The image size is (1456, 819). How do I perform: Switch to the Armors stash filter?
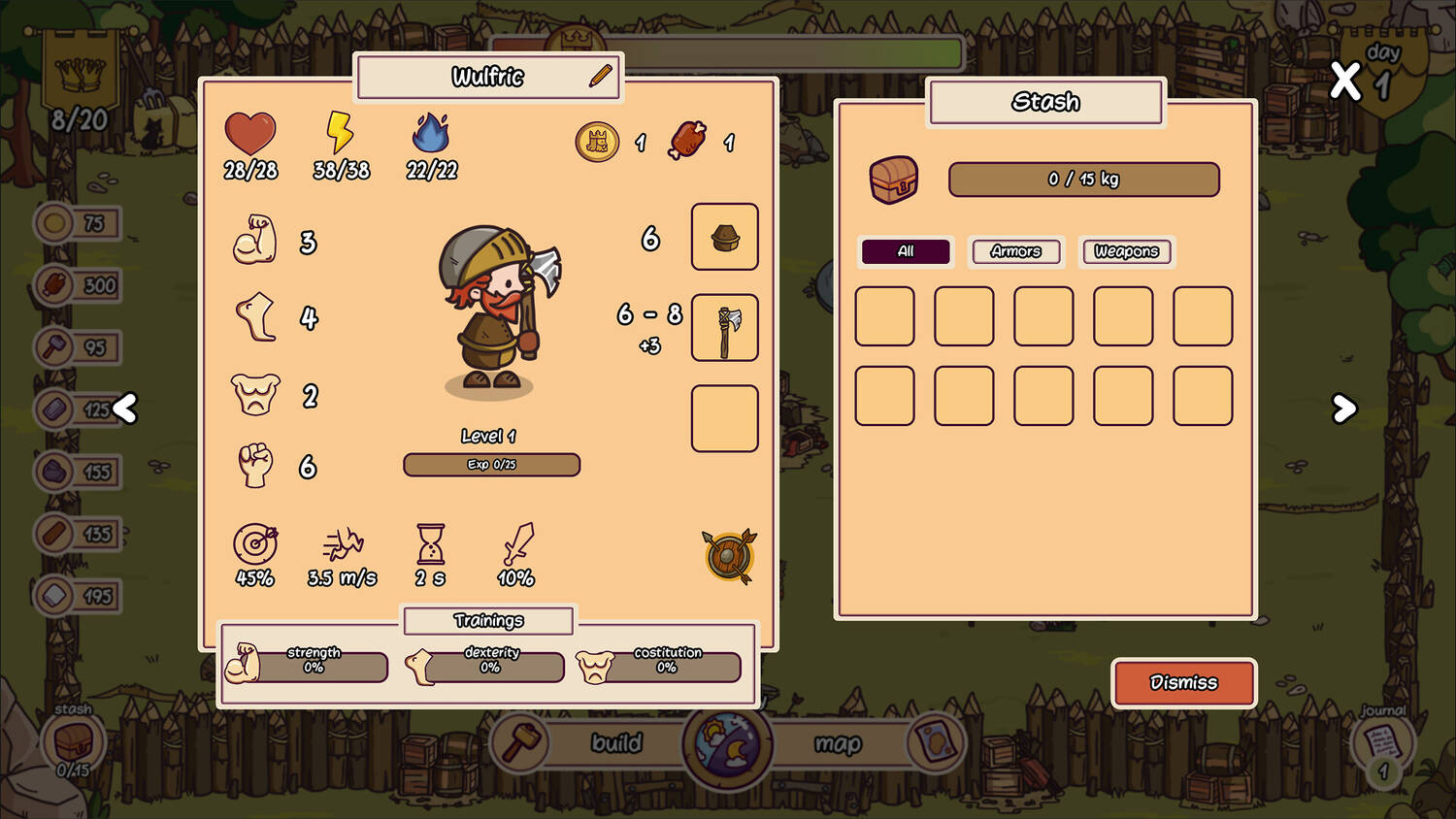coord(1016,251)
